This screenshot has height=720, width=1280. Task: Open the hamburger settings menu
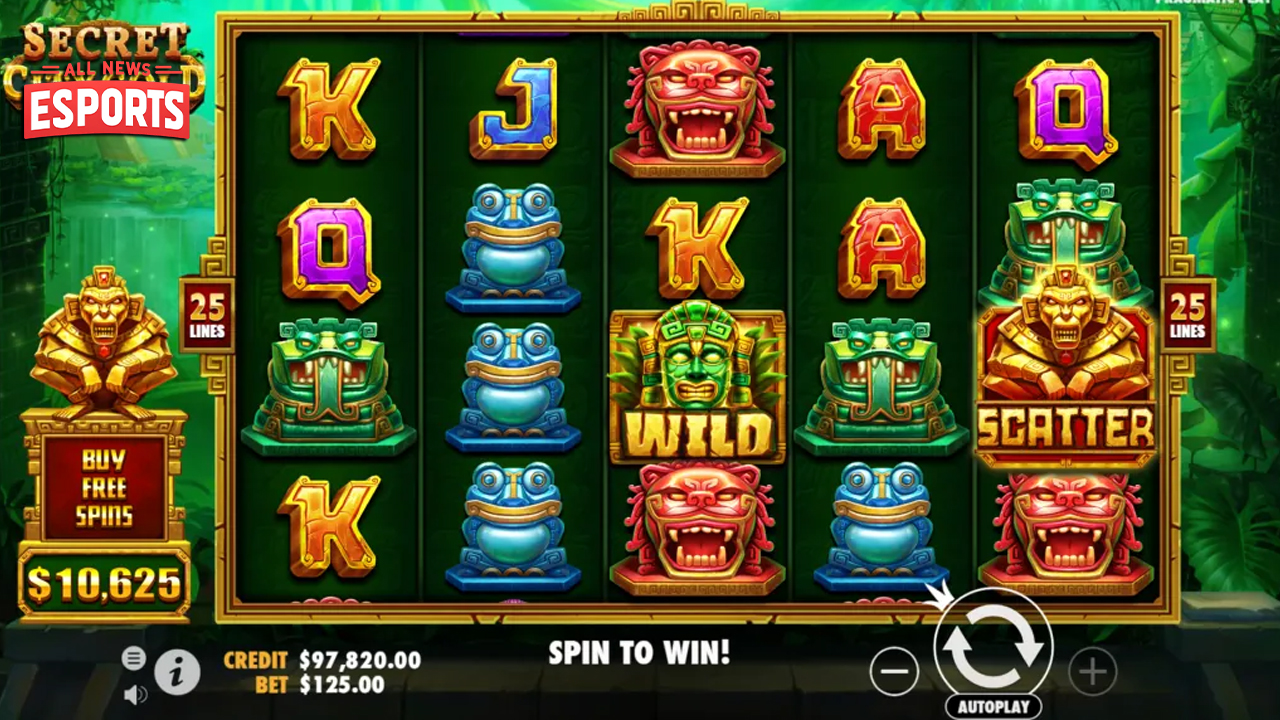[134, 657]
